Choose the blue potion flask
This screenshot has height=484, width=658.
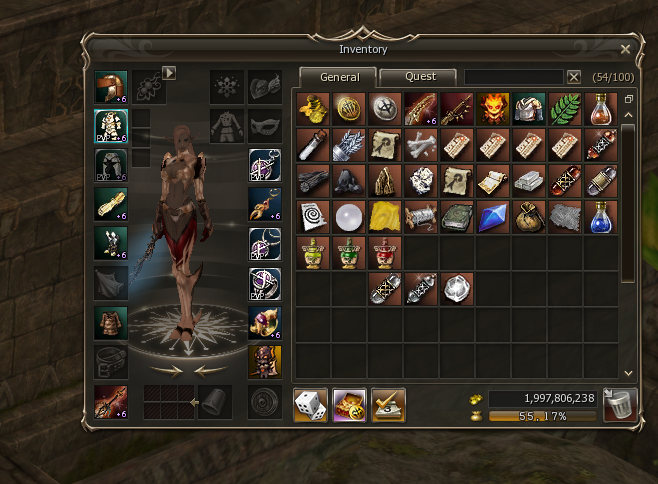pyautogui.click(x=602, y=217)
